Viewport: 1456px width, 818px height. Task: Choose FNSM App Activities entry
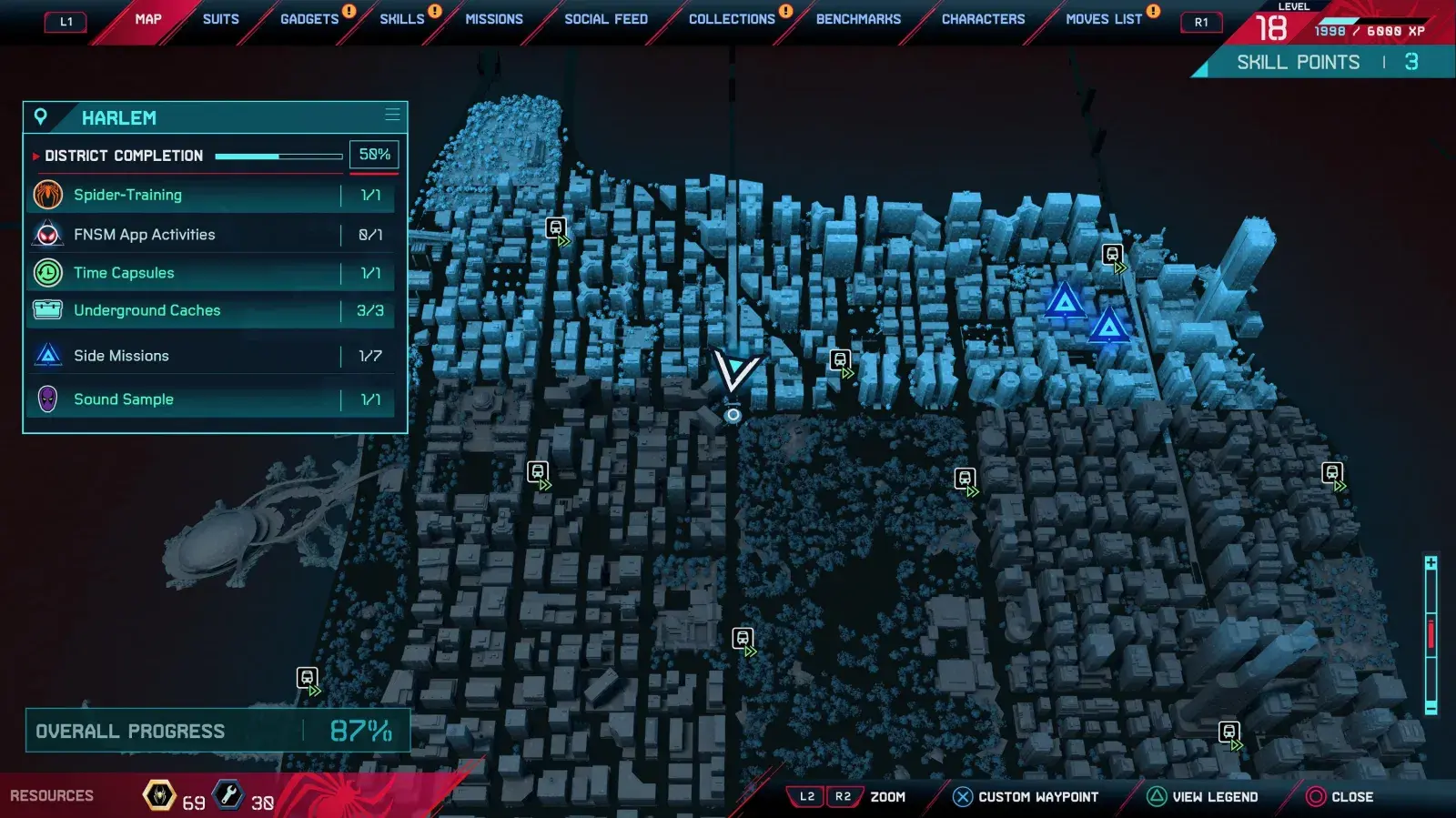[211, 235]
